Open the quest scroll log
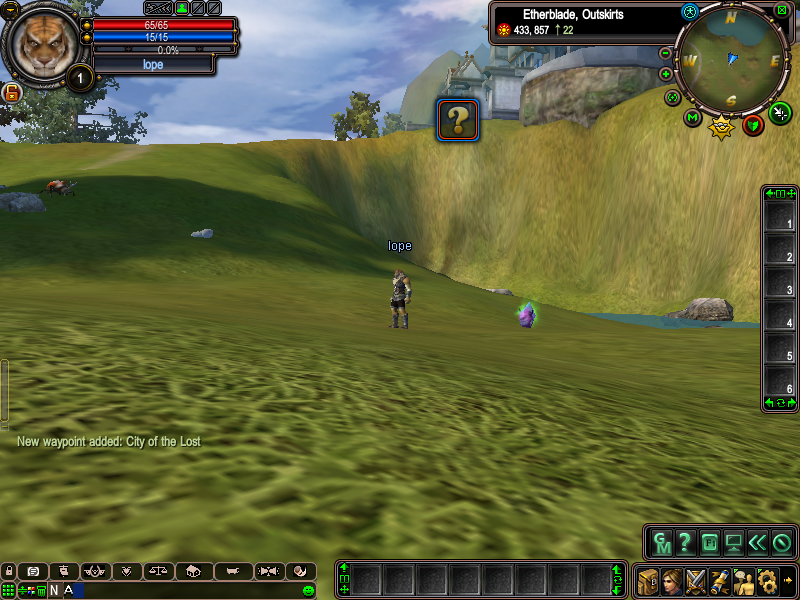 pyautogui.click(x=720, y=580)
